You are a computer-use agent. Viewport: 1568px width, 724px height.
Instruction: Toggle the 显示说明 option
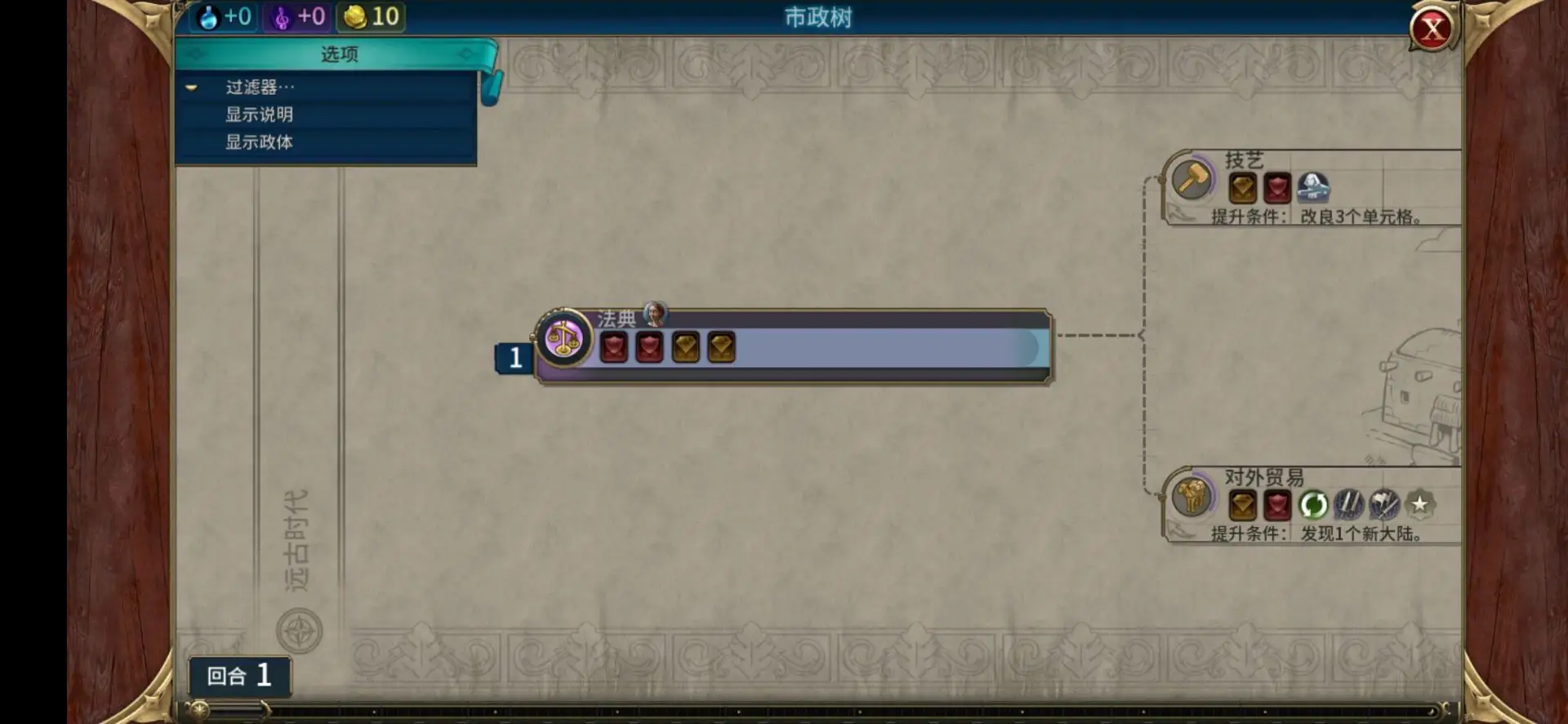point(260,114)
